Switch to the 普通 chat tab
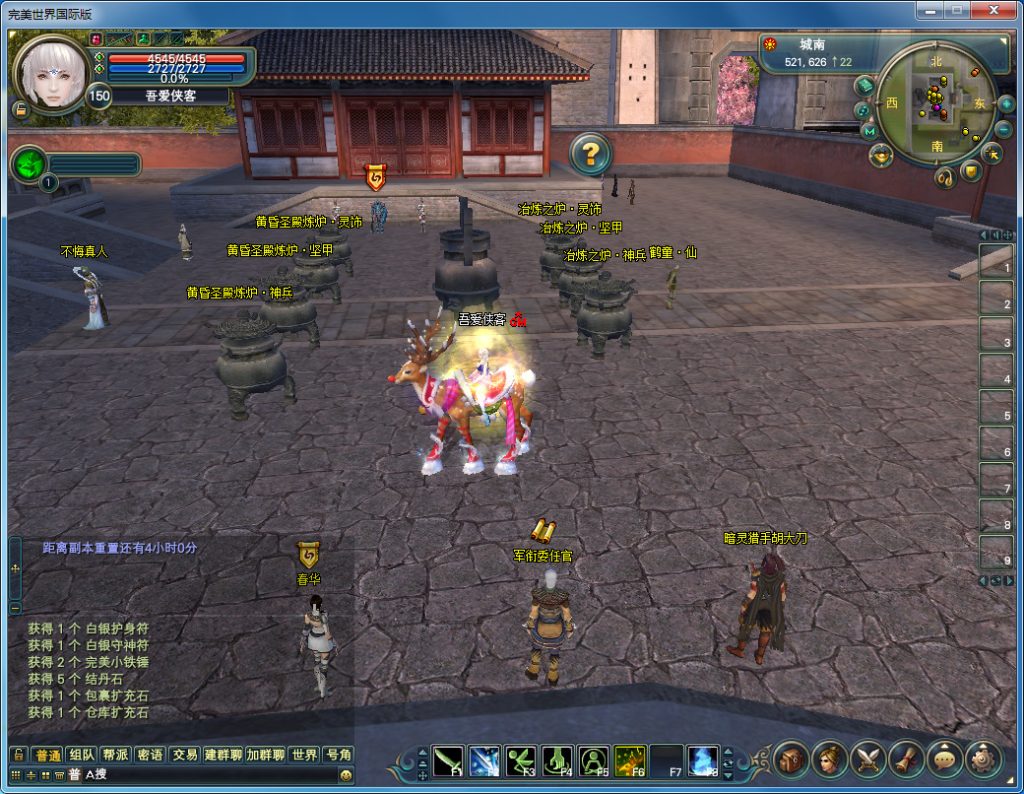1024x794 pixels. [x=47, y=755]
